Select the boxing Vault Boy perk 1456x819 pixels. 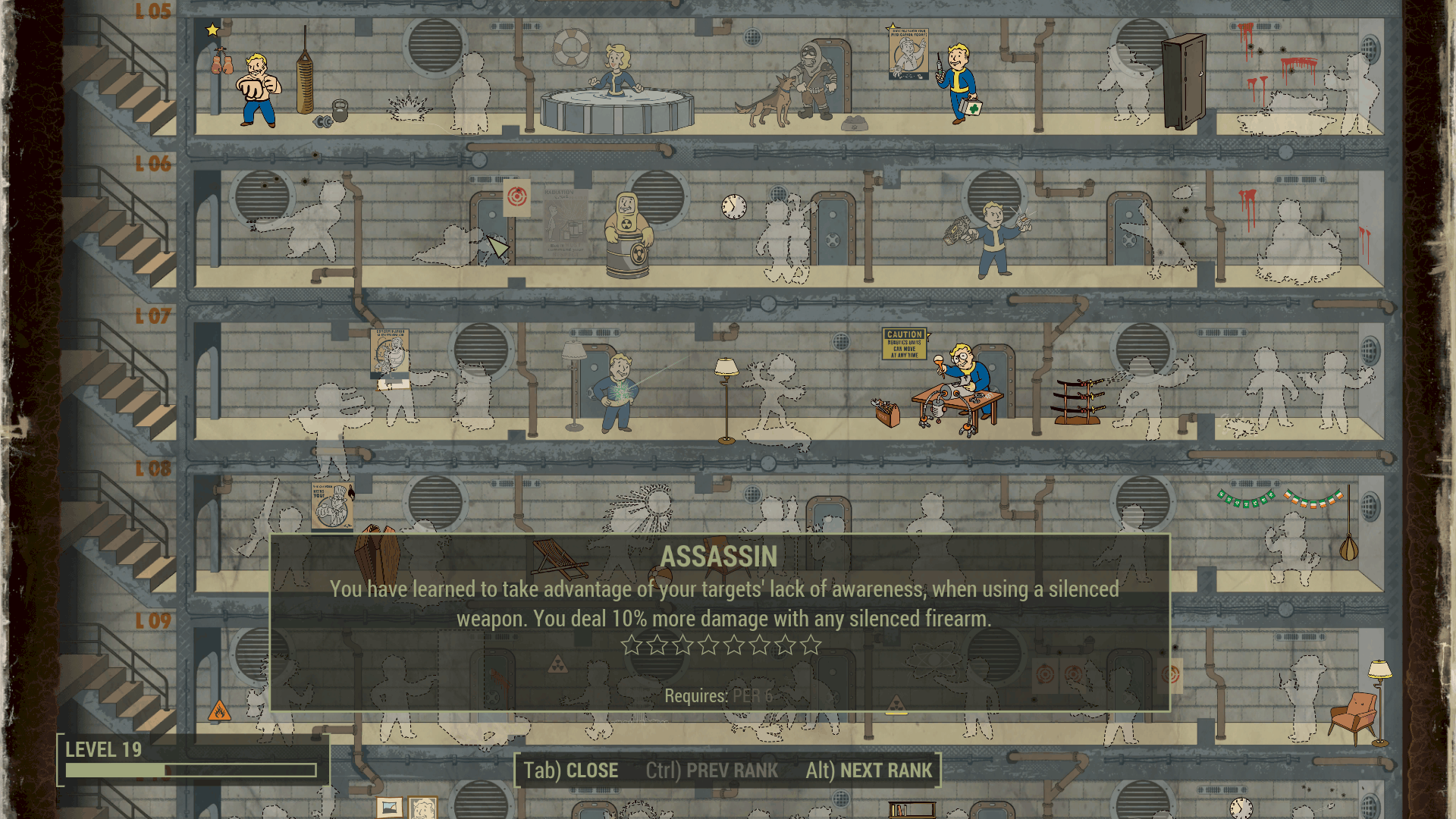[x=258, y=89]
